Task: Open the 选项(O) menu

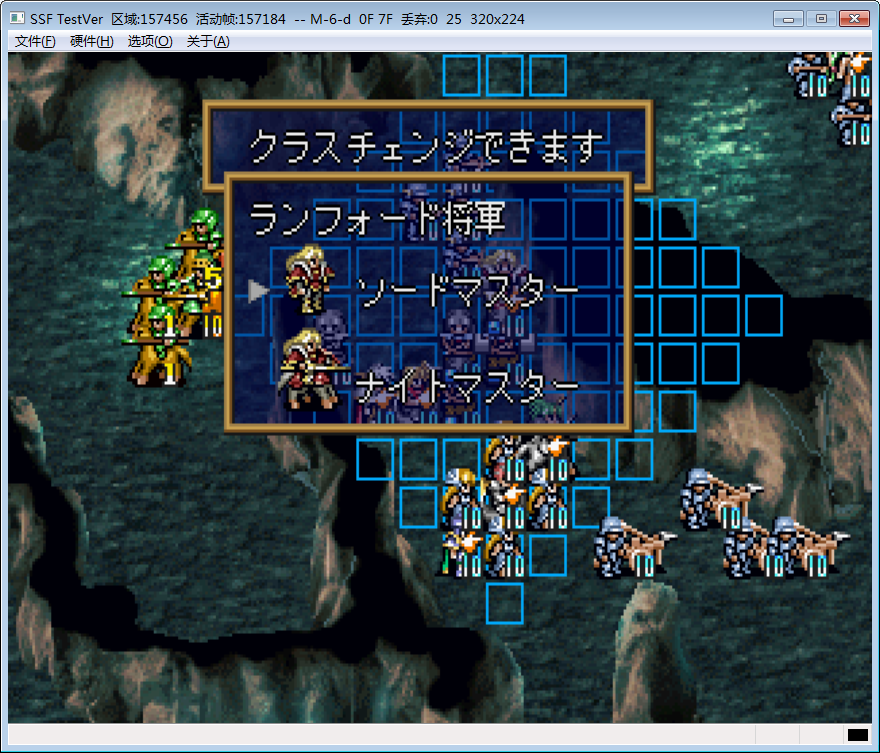Action: click(150, 41)
